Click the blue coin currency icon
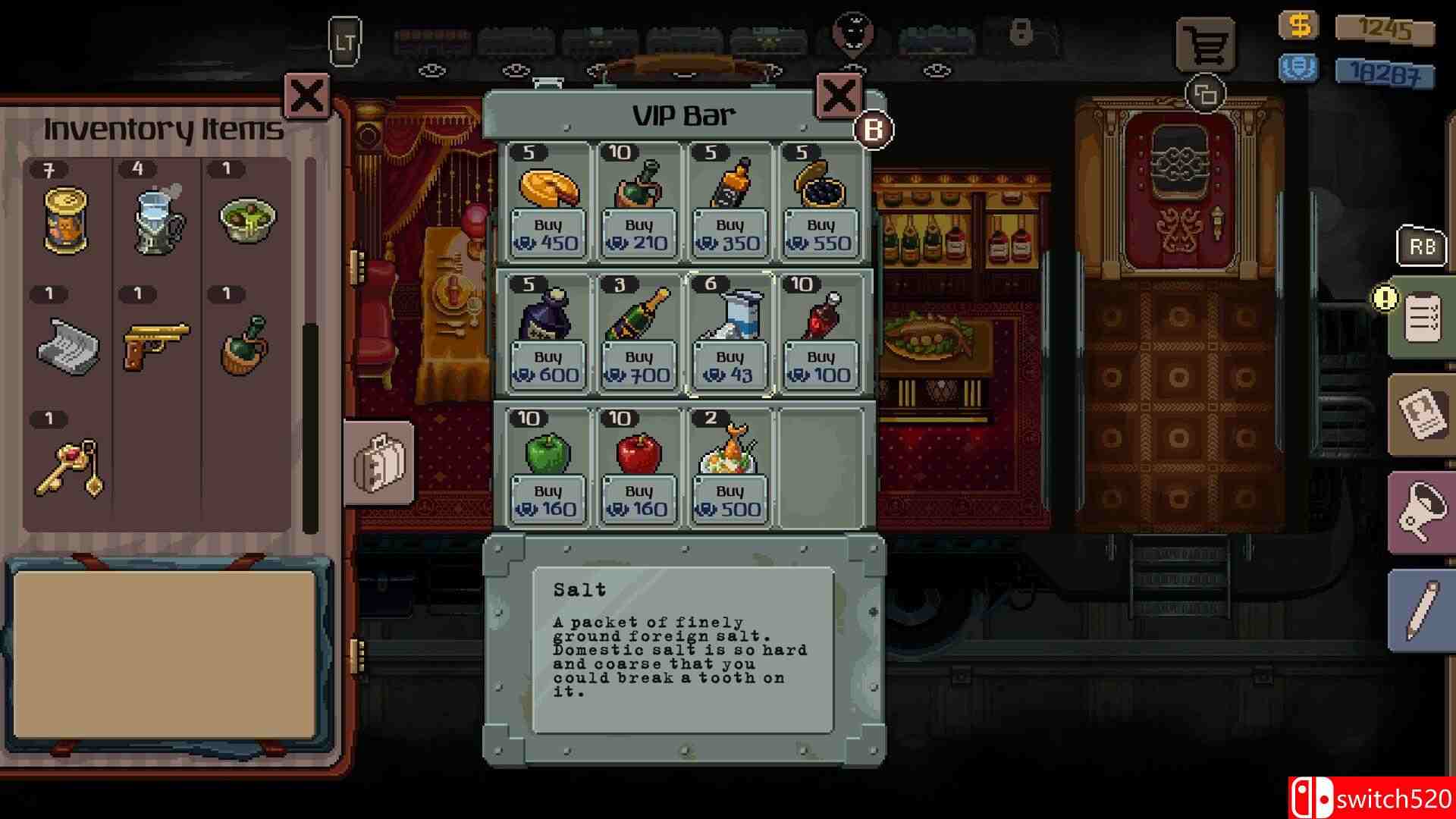Image resolution: width=1456 pixels, height=819 pixels. [x=1298, y=67]
